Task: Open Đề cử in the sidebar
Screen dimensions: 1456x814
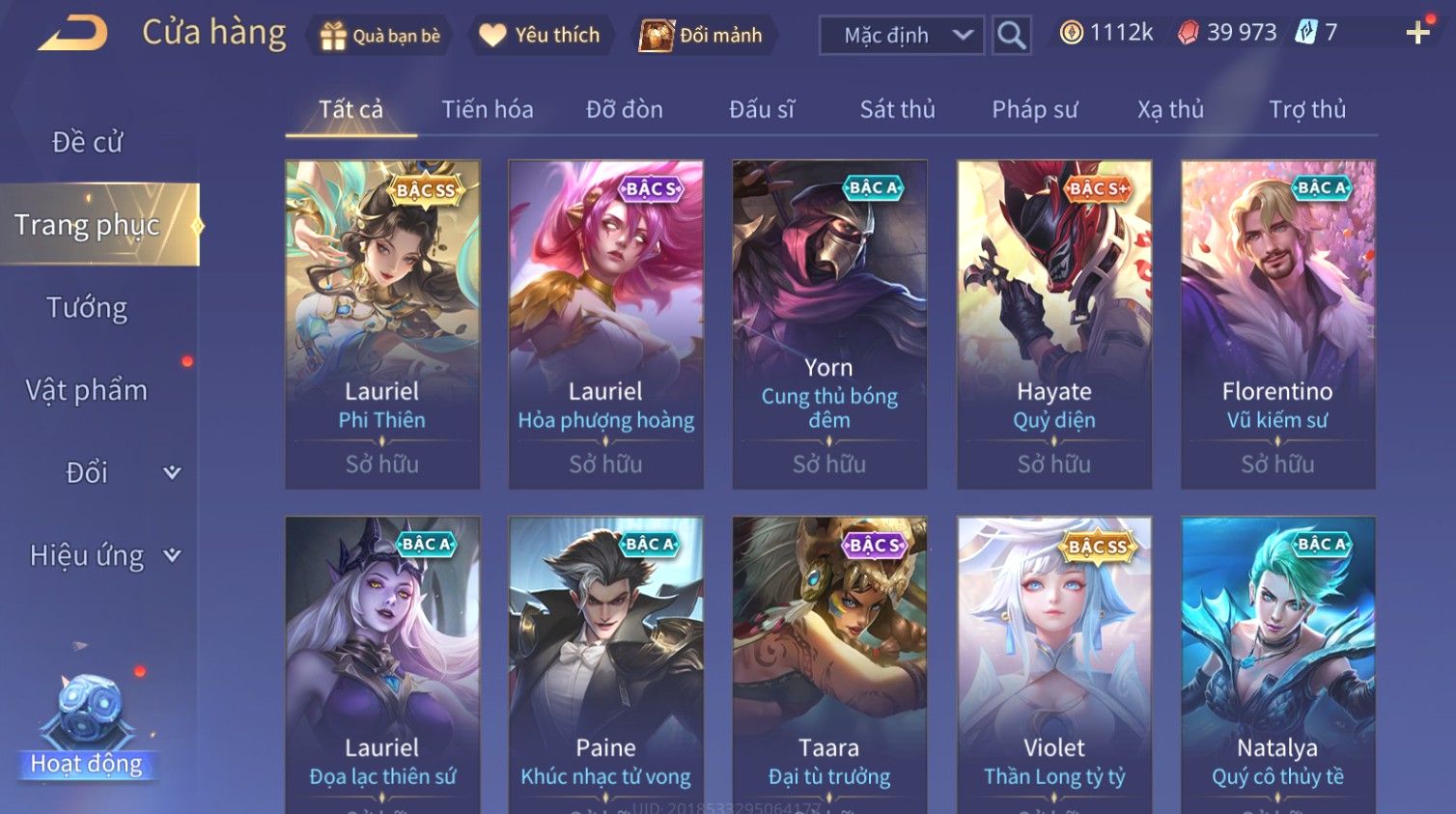Action: point(87,142)
